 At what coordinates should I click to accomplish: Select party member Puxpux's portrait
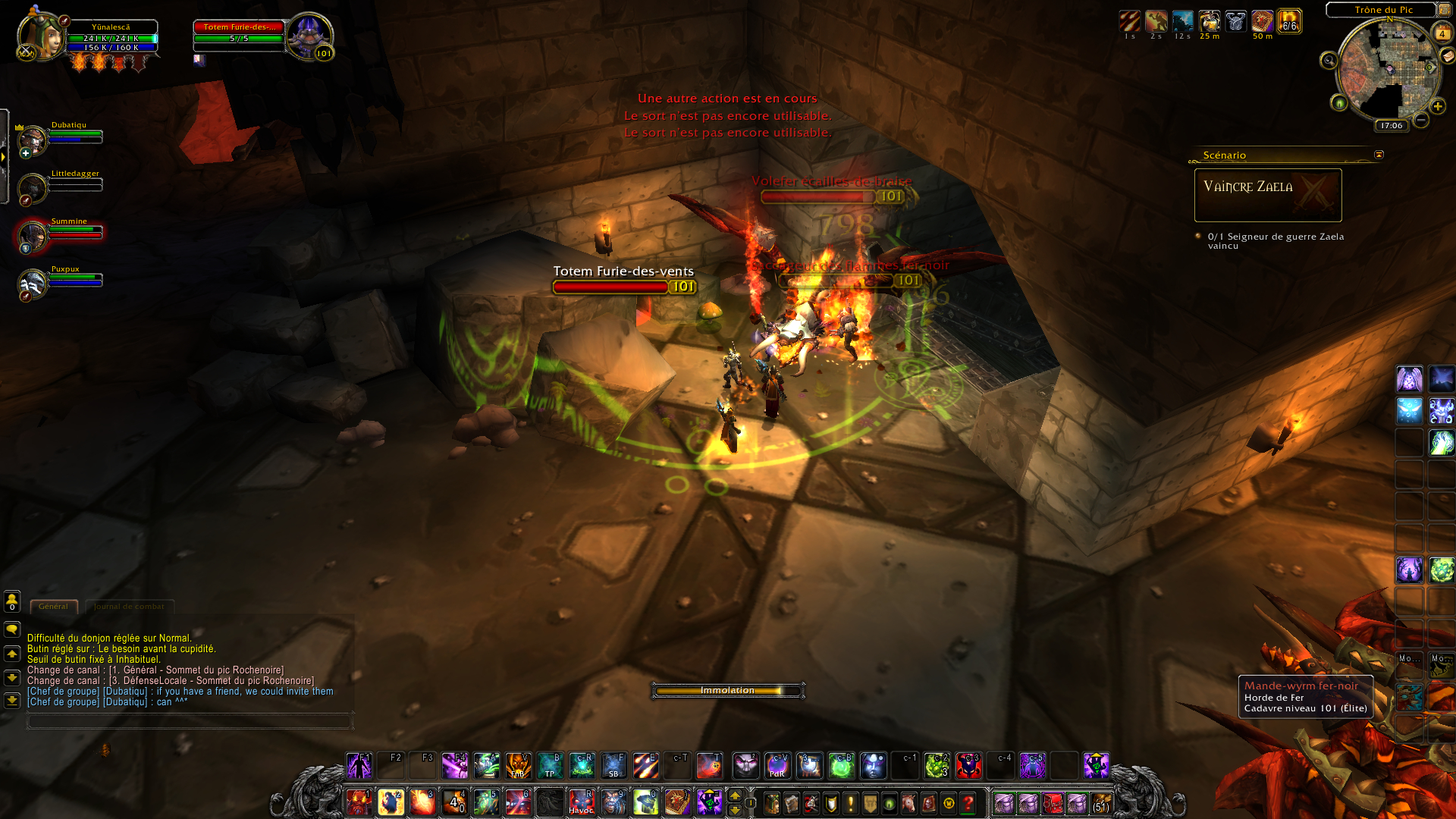(33, 284)
